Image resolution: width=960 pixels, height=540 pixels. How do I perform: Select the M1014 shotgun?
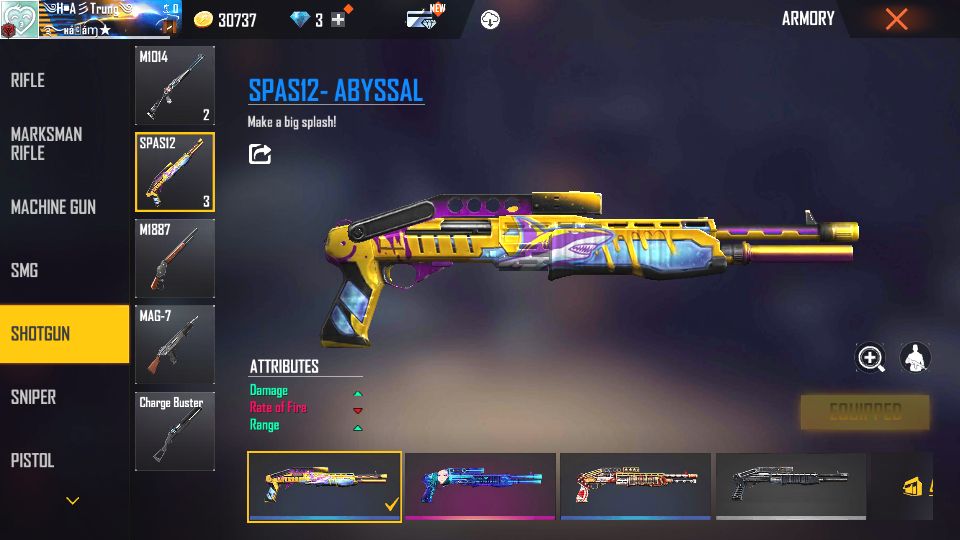[175, 86]
